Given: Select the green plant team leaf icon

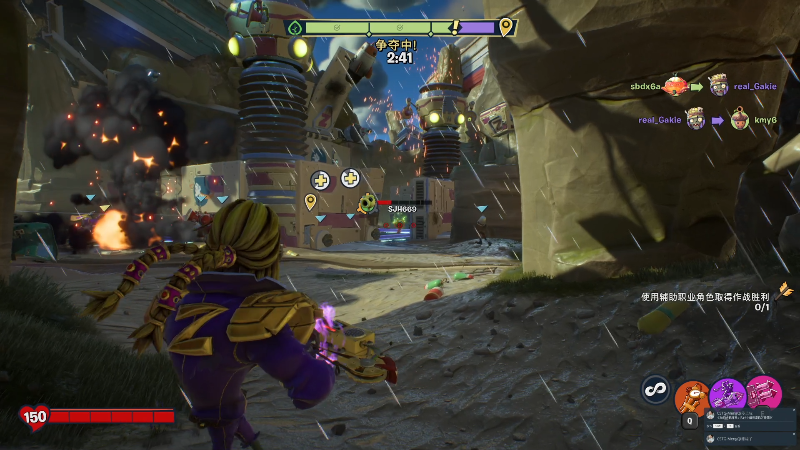Looking at the screenshot, I should point(294,28).
